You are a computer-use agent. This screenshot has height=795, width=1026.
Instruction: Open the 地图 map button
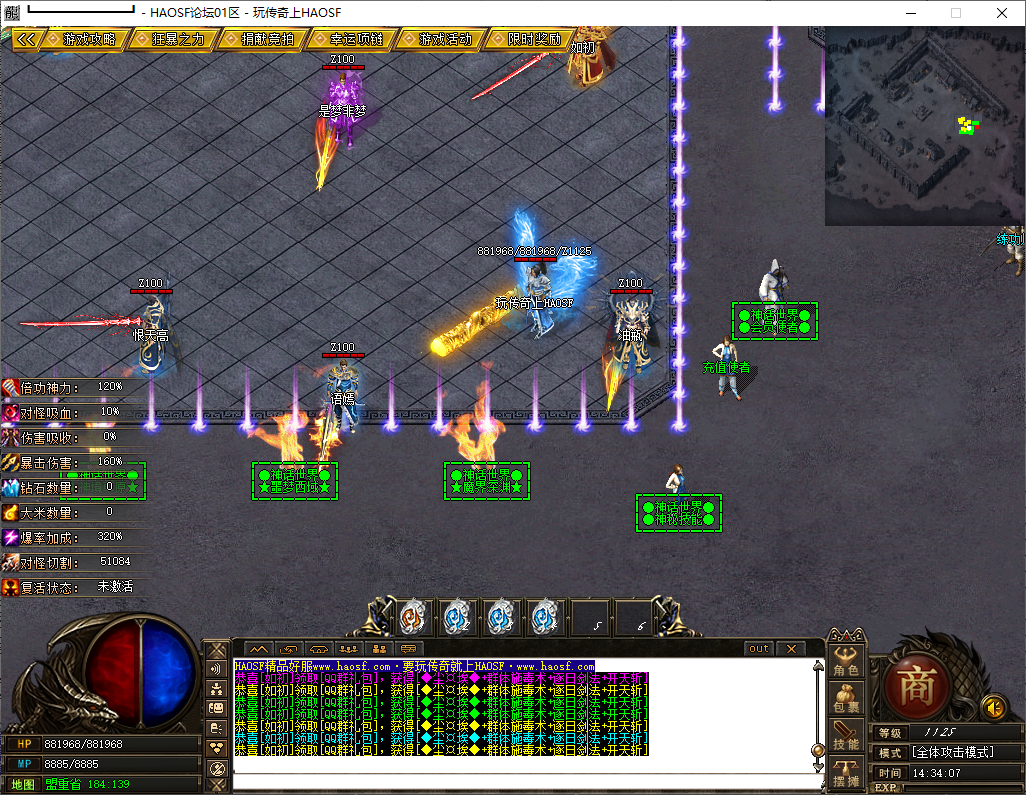coord(23,784)
